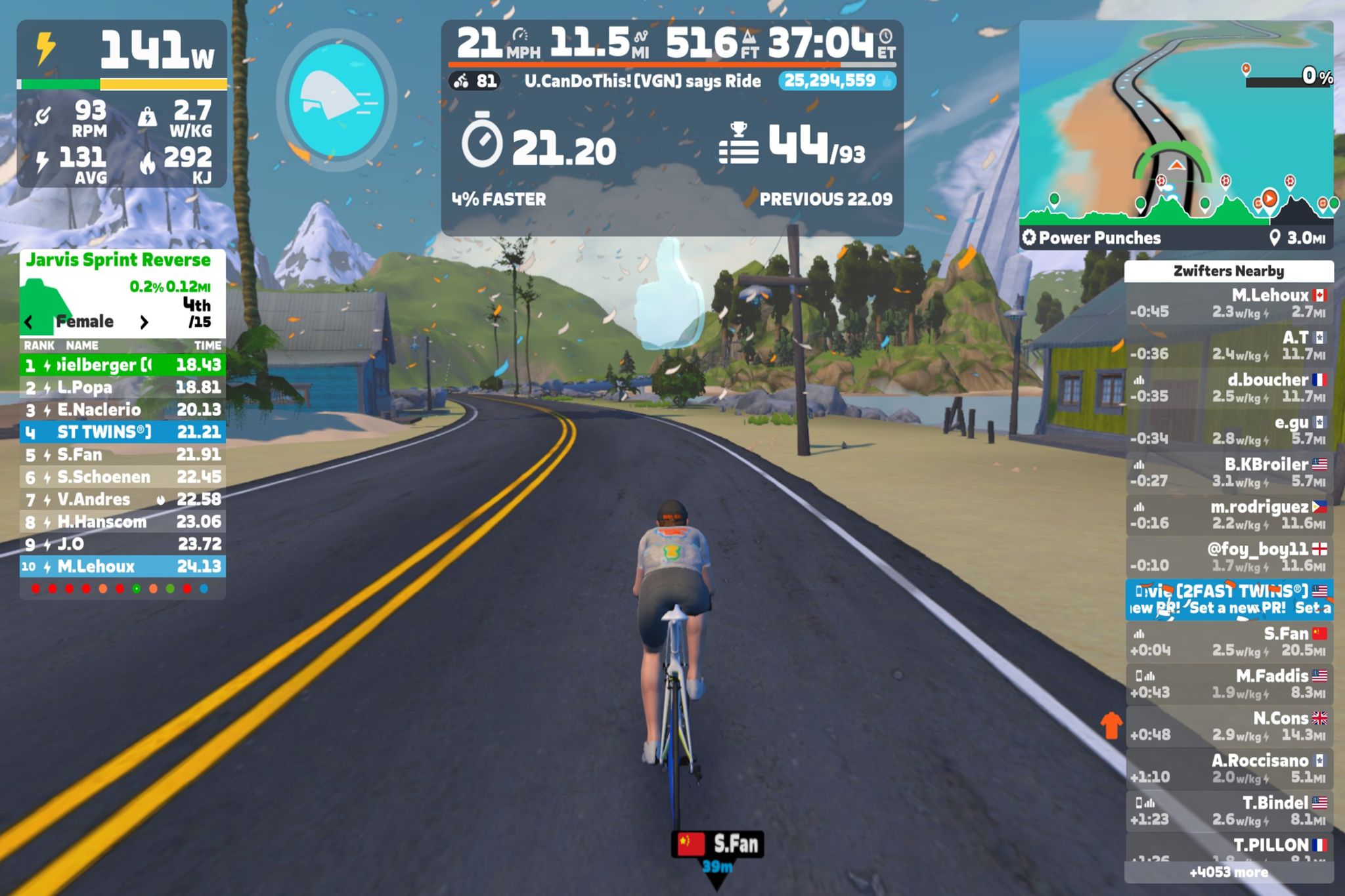Go to previous leaderboard filter with left arrow
This screenshot has height=896, width=1345.
click(x=29, y=322)
